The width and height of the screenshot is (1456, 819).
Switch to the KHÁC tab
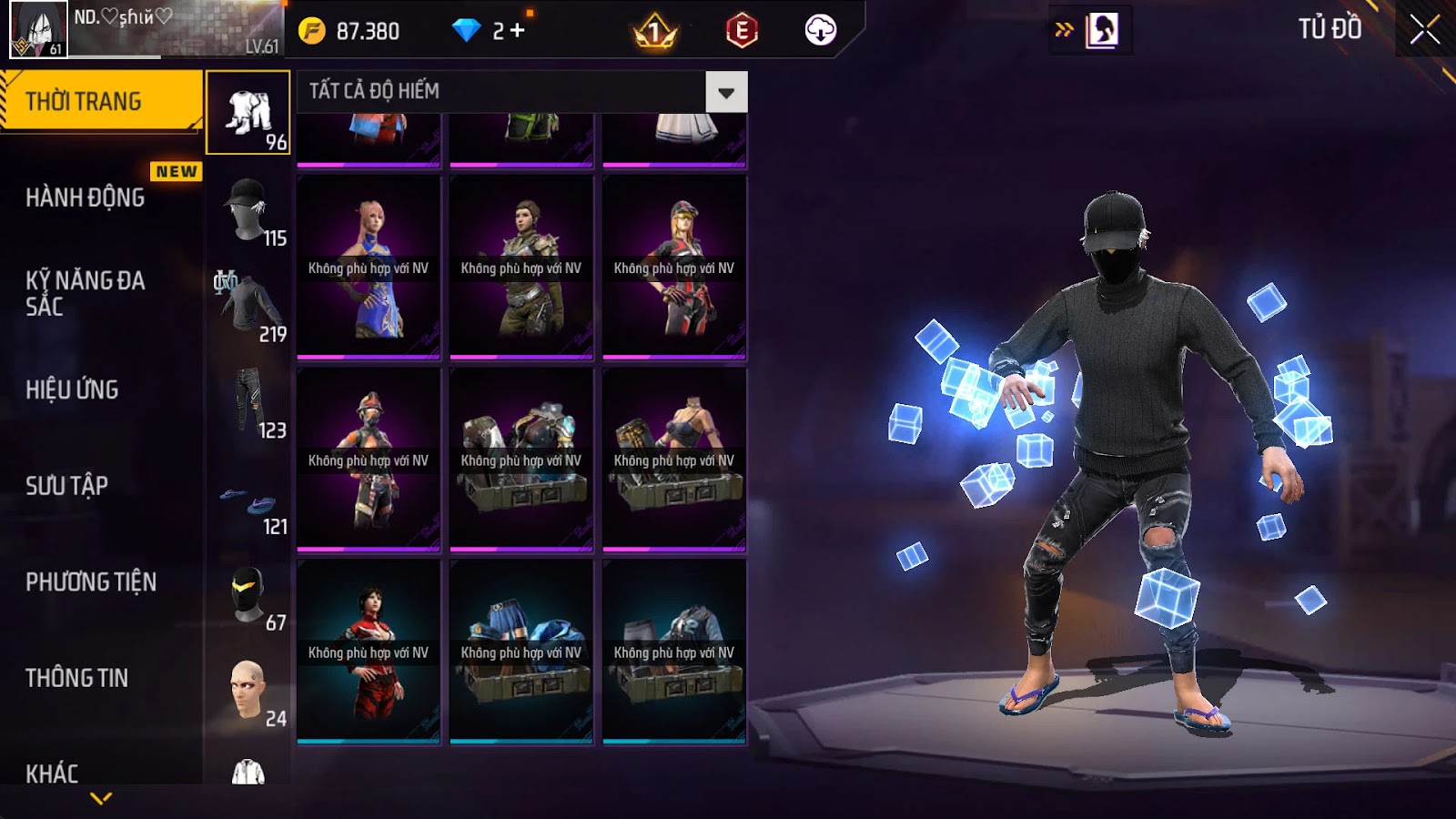point(52,773)
